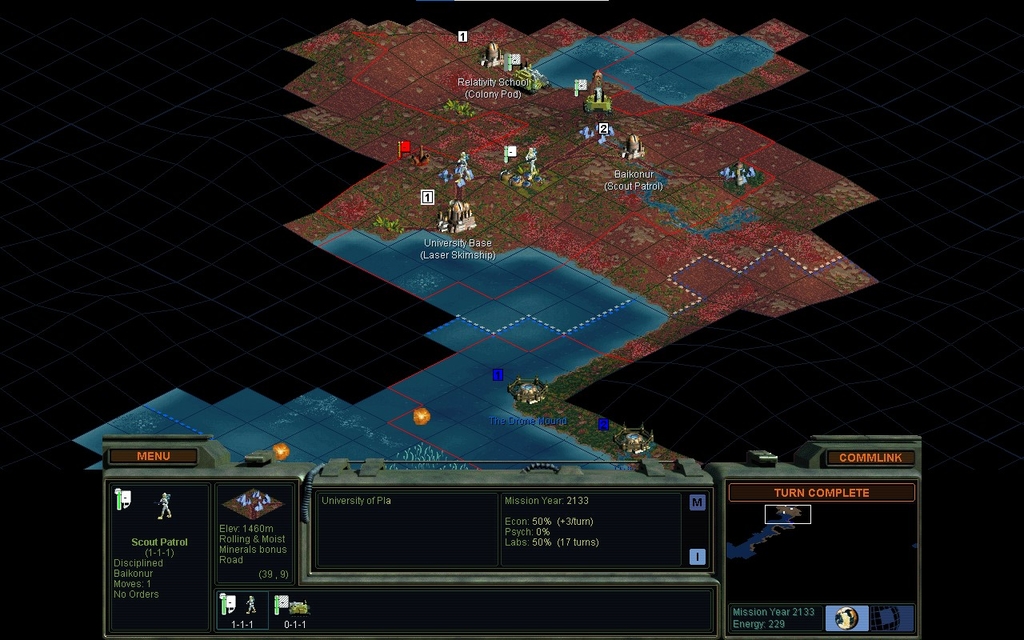Open Relativity School base

(492, 55)
